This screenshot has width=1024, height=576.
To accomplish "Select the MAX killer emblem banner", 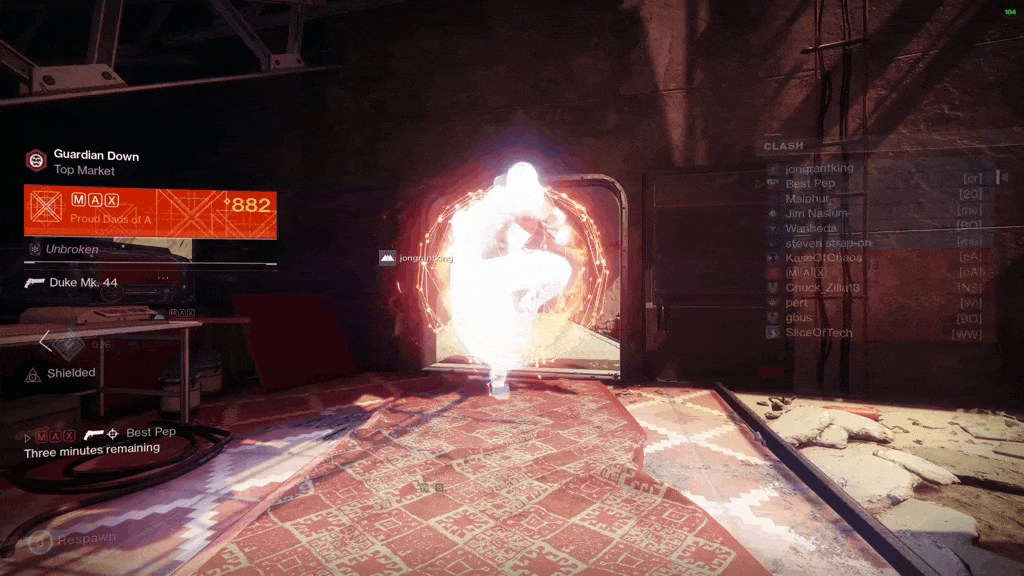I will [x=150, y=212].
